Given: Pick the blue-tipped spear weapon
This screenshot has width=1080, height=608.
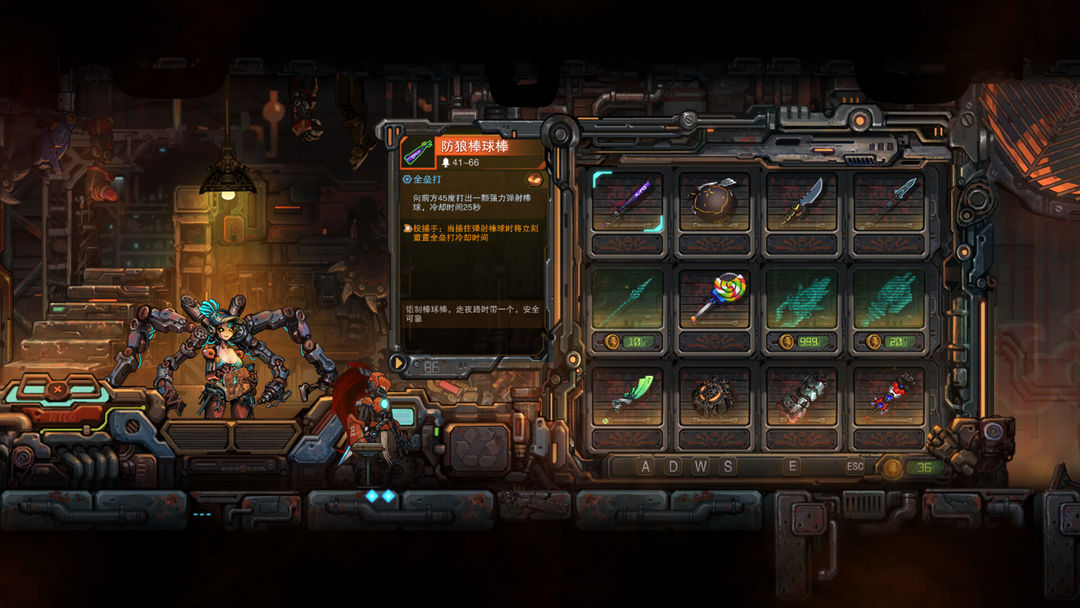Looking at the screenshot, I should point(889,201).
